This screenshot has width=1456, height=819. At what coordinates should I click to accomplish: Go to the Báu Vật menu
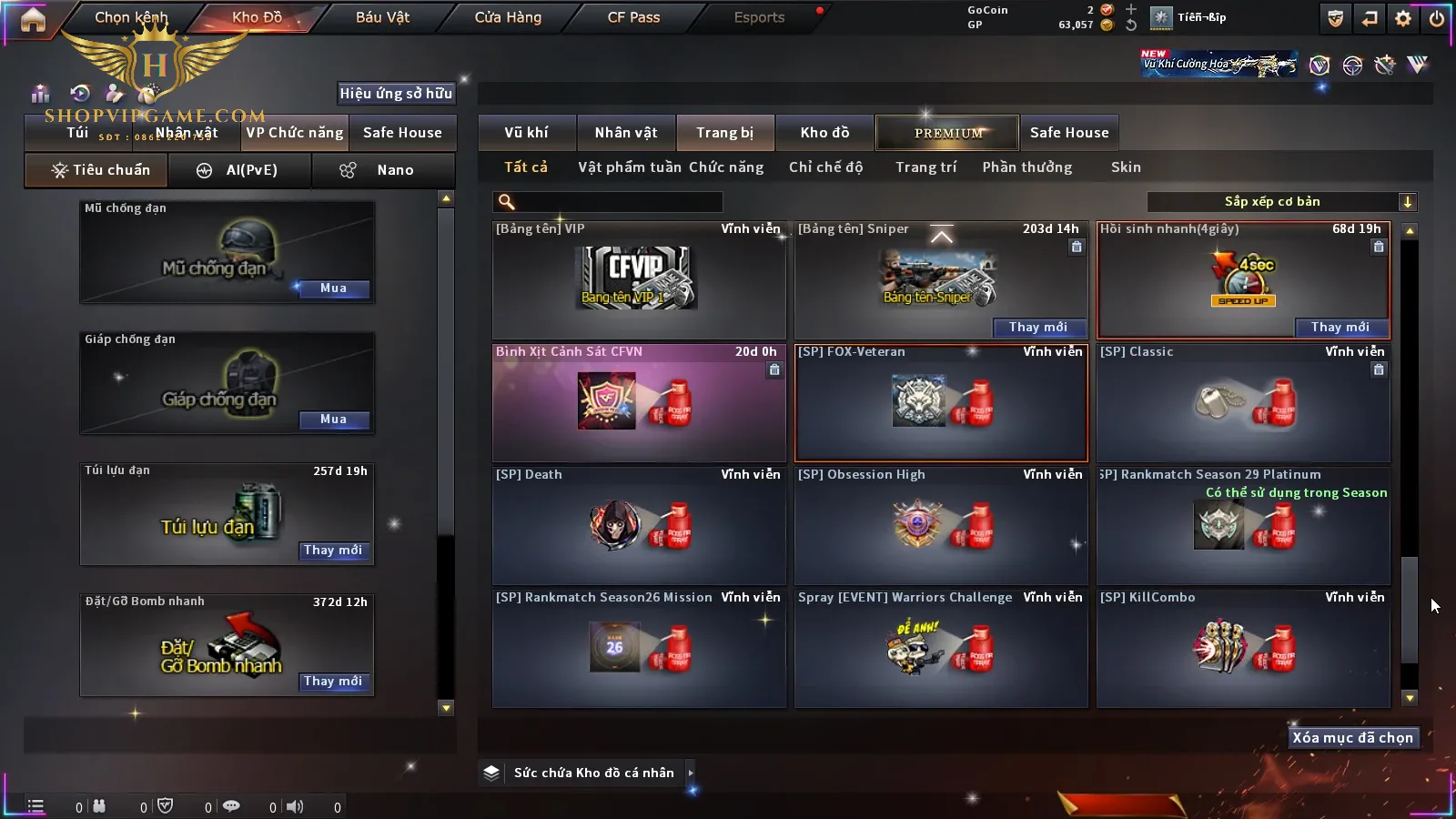point(382,17)
